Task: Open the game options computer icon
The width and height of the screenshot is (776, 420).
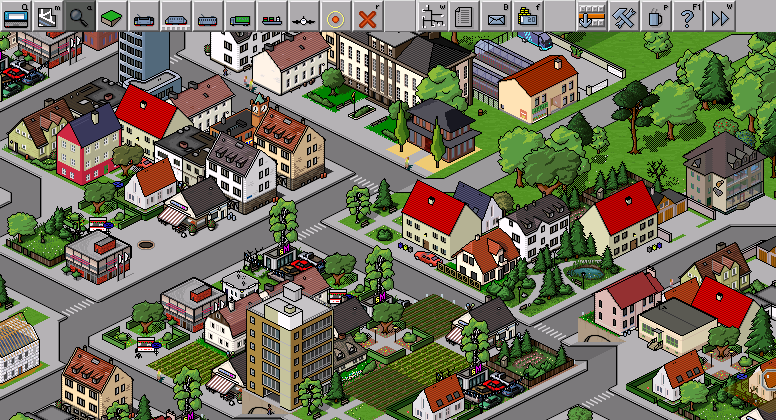Action: click(16, 16)
